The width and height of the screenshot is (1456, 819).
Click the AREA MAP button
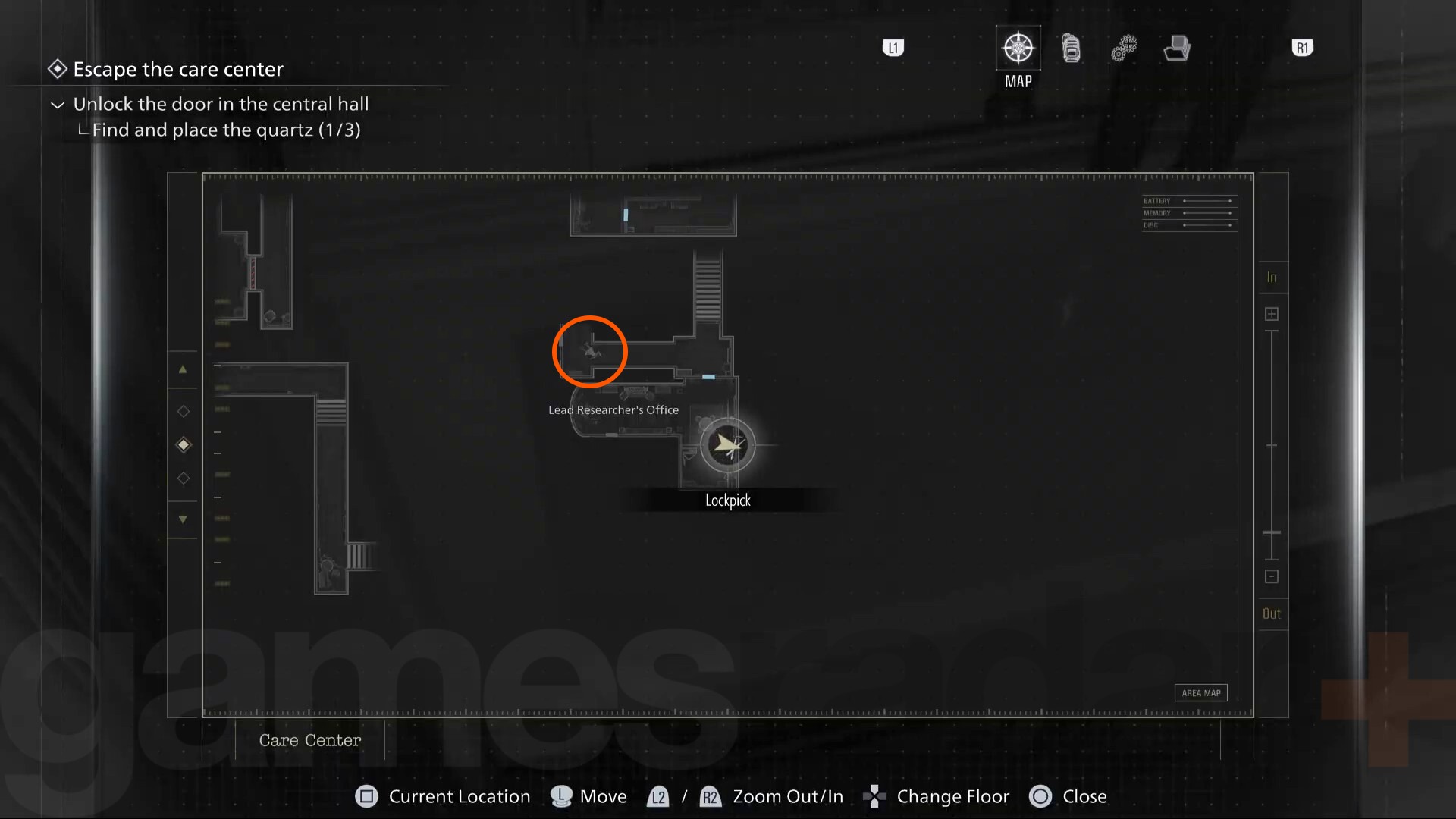1200,692
